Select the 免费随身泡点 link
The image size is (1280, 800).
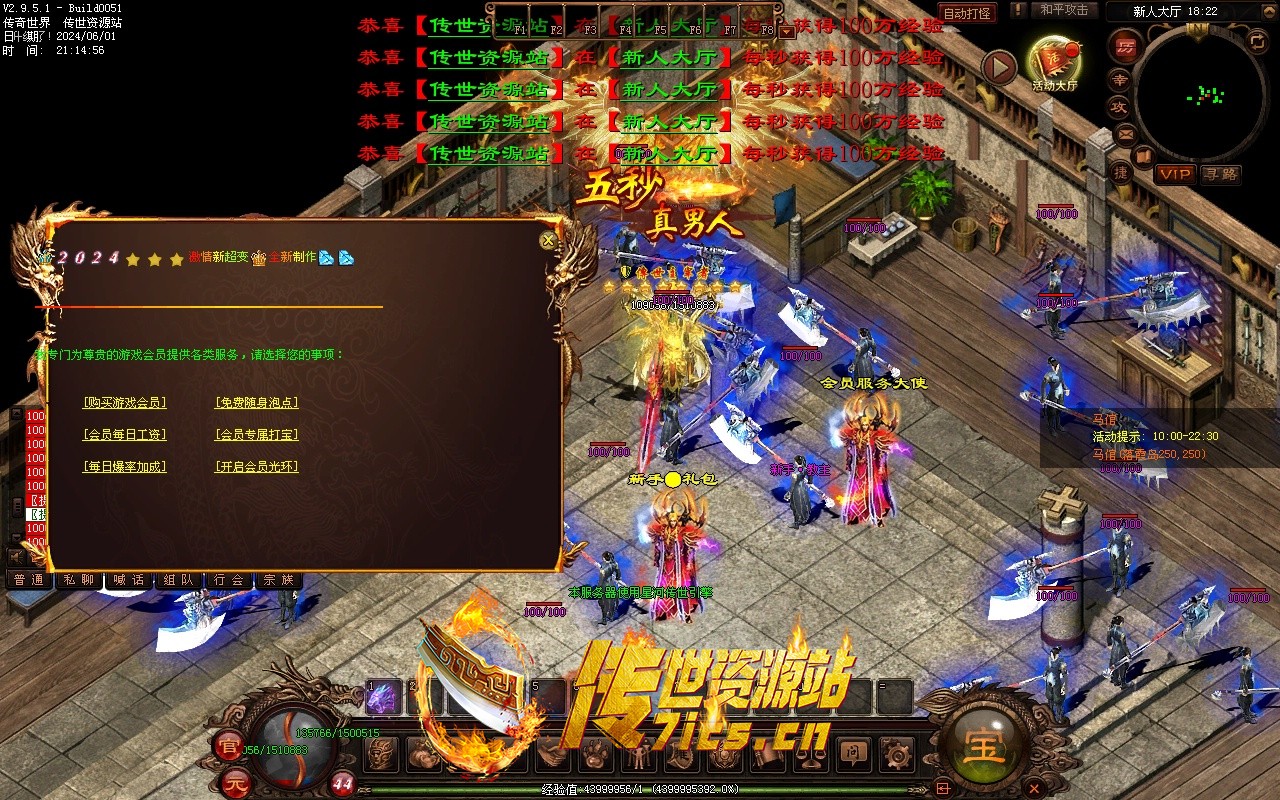point(257,403)
